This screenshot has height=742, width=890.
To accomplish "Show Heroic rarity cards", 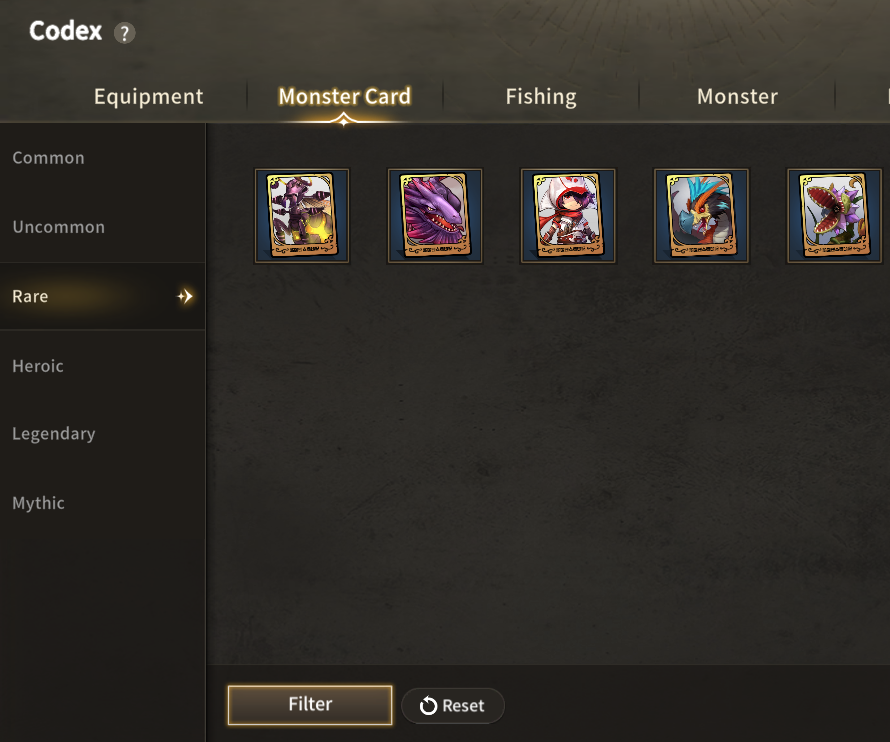I will [38, 366].
